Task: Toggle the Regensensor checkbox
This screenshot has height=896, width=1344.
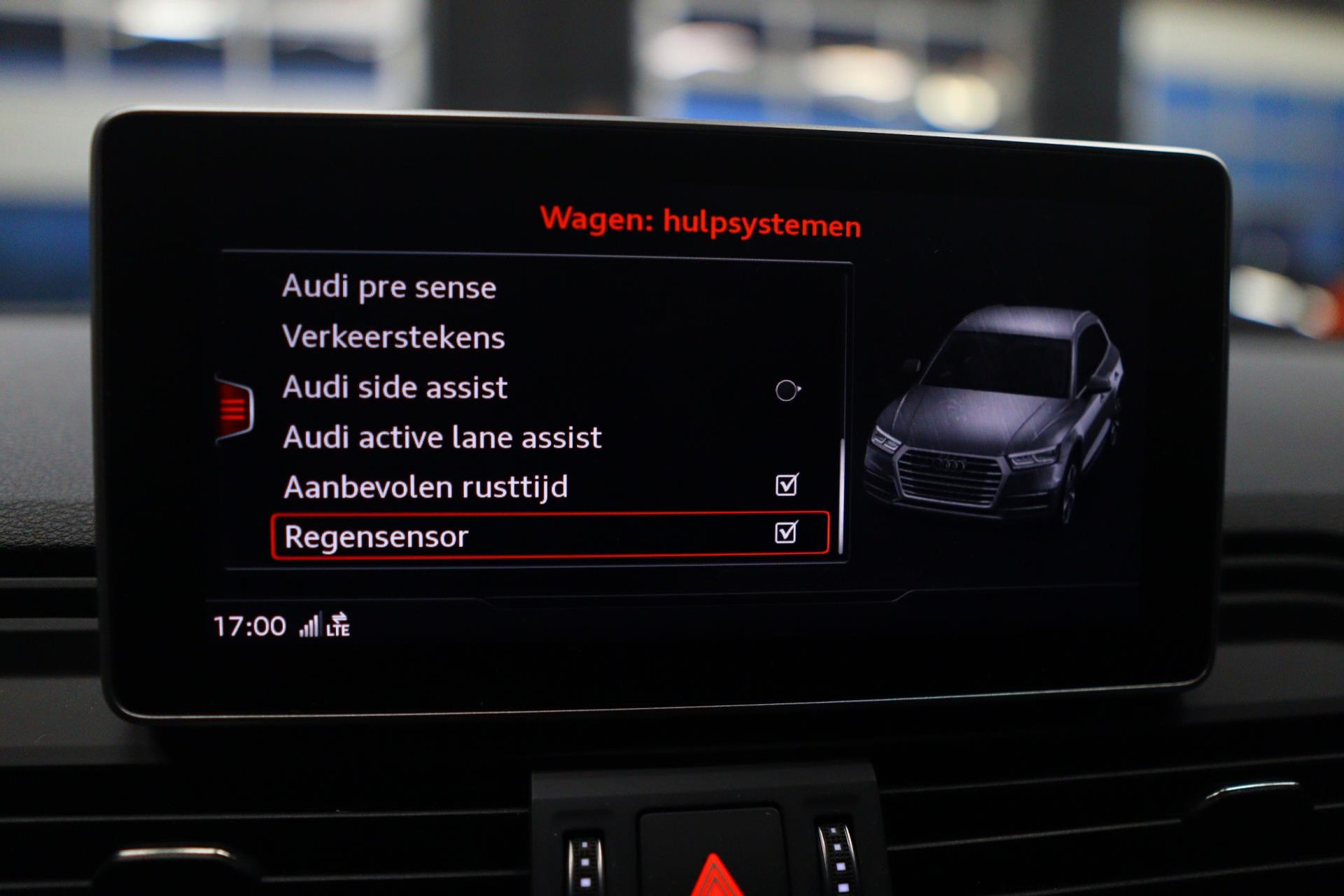Action: 786,533
